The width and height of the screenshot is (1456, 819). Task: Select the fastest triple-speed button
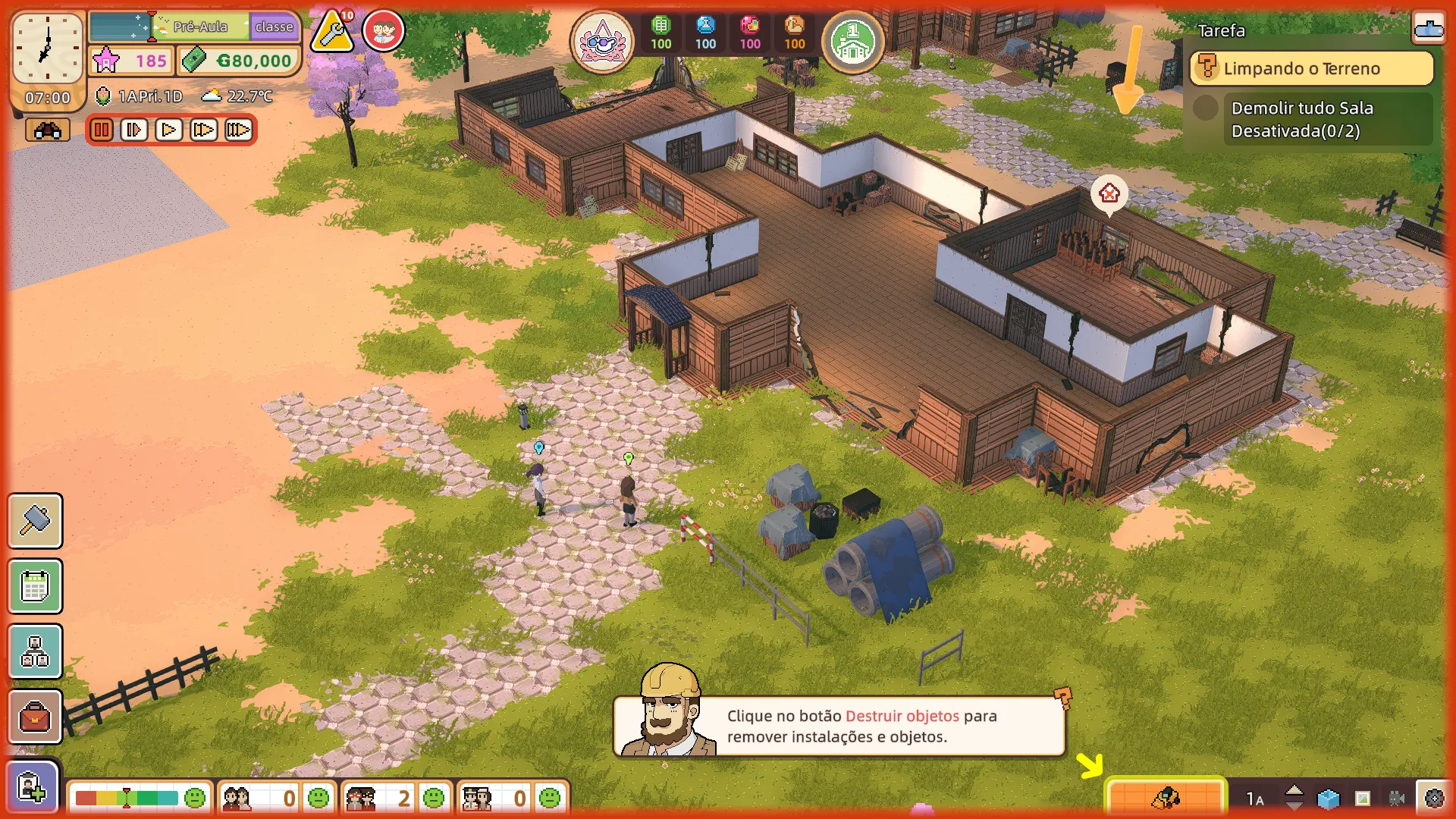(238, 130)
